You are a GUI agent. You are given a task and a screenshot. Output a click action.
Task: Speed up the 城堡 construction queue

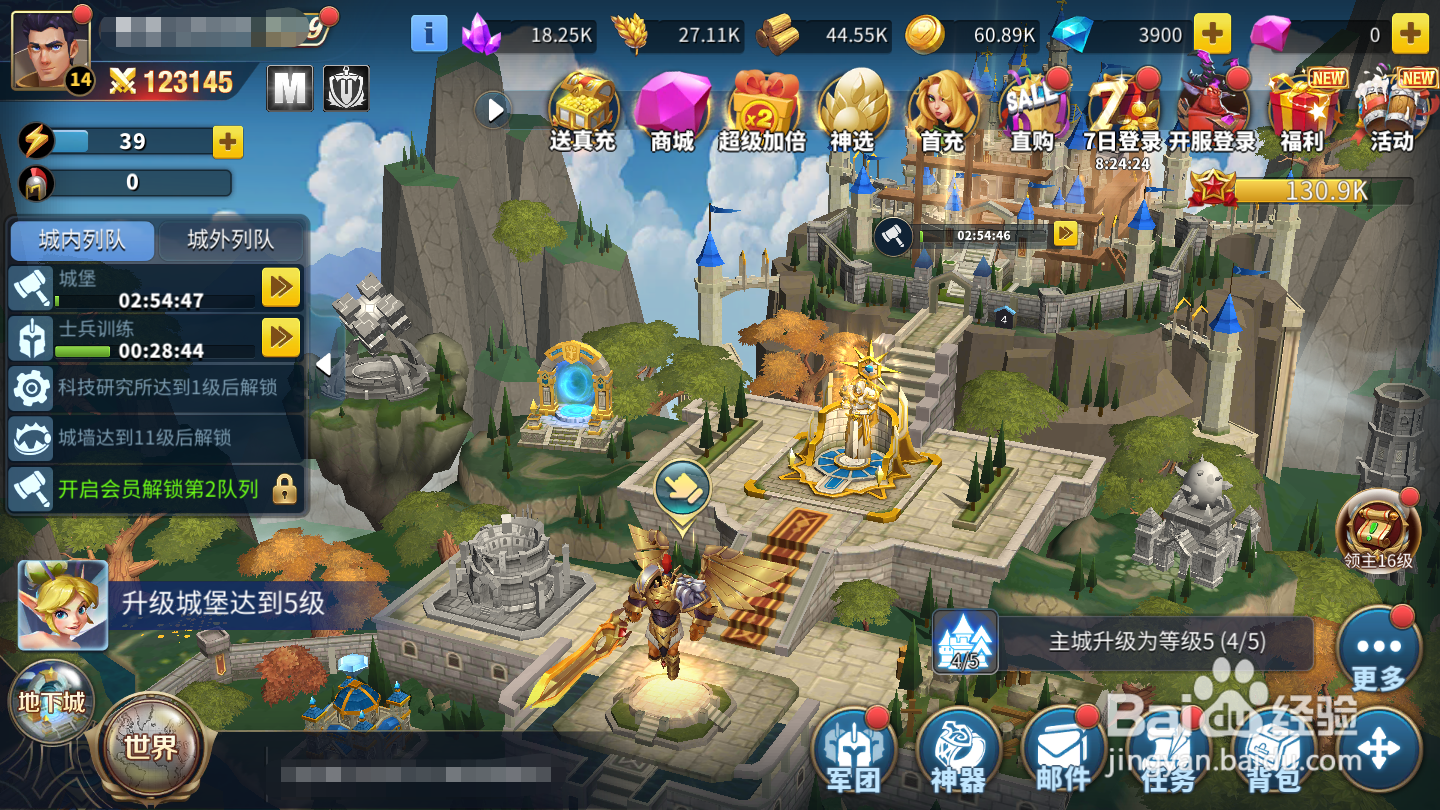[x=281, y=288]
